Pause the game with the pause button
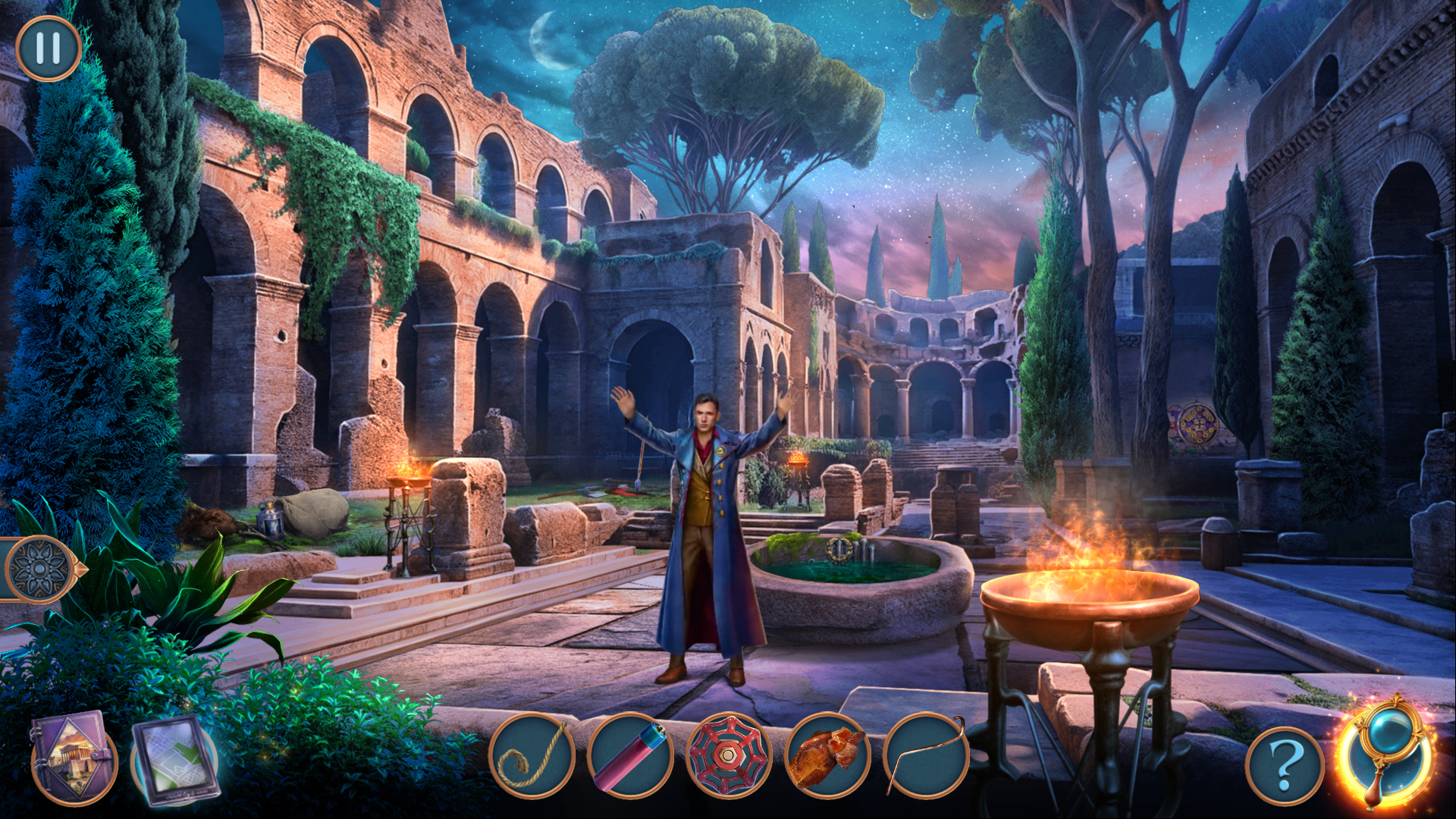Viewport: 1456px width, 819px height. click(x=48, y=48)
